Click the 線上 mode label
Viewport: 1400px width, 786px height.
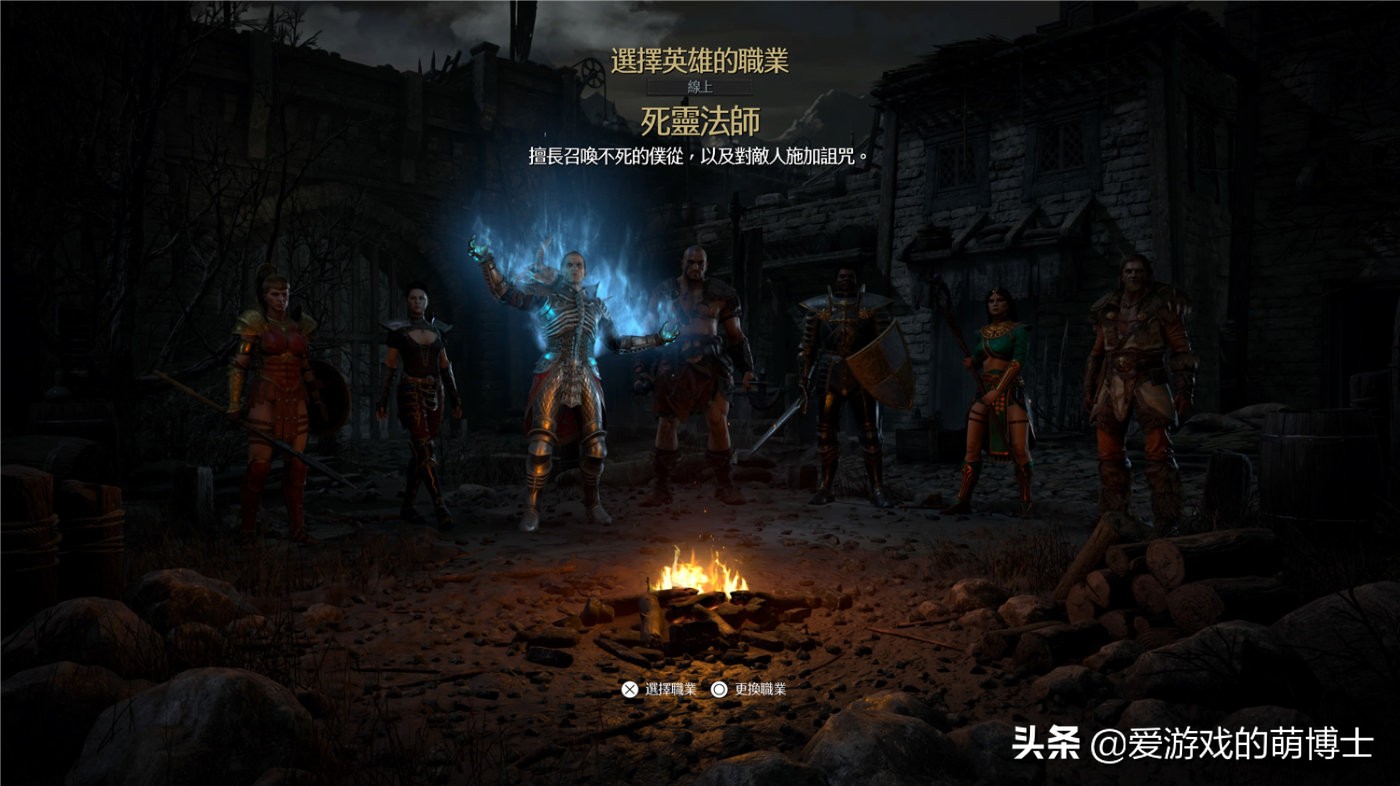pyautogui.click(x=699, y=85)
